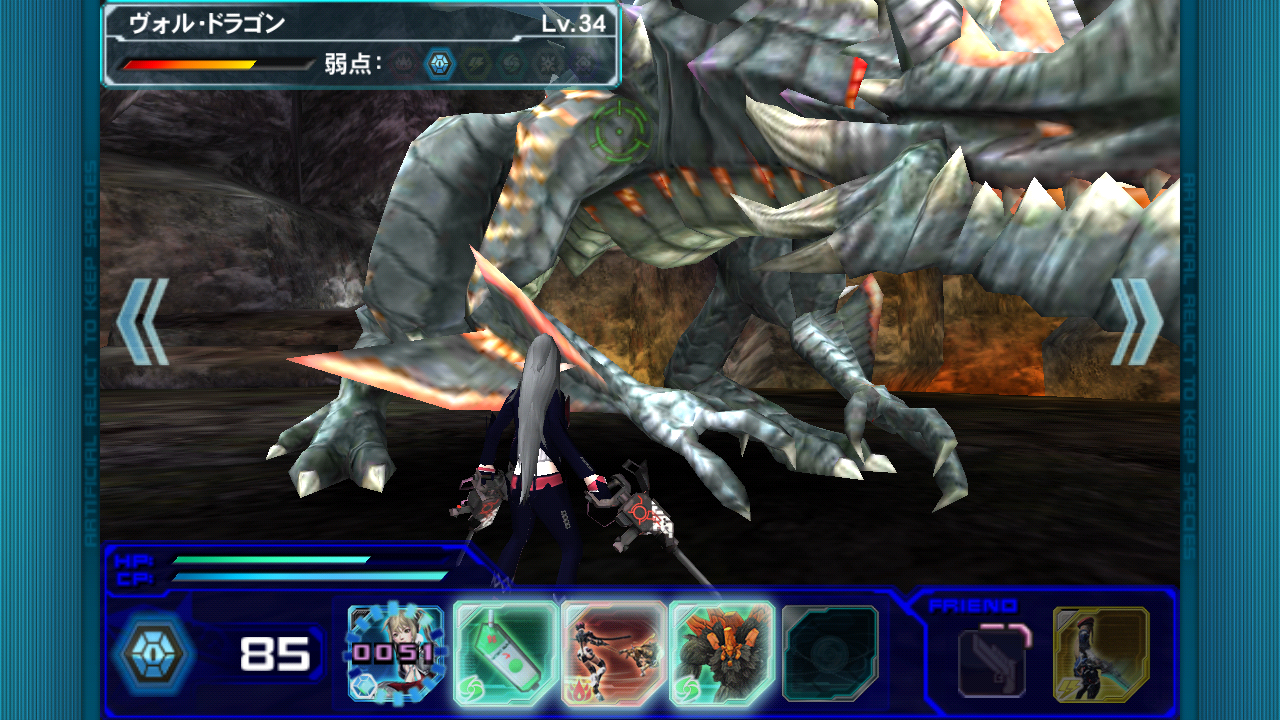Tap the green lock-on reticle on the dragon
This screenshot has height=720, width=1280.
(620, 128)
